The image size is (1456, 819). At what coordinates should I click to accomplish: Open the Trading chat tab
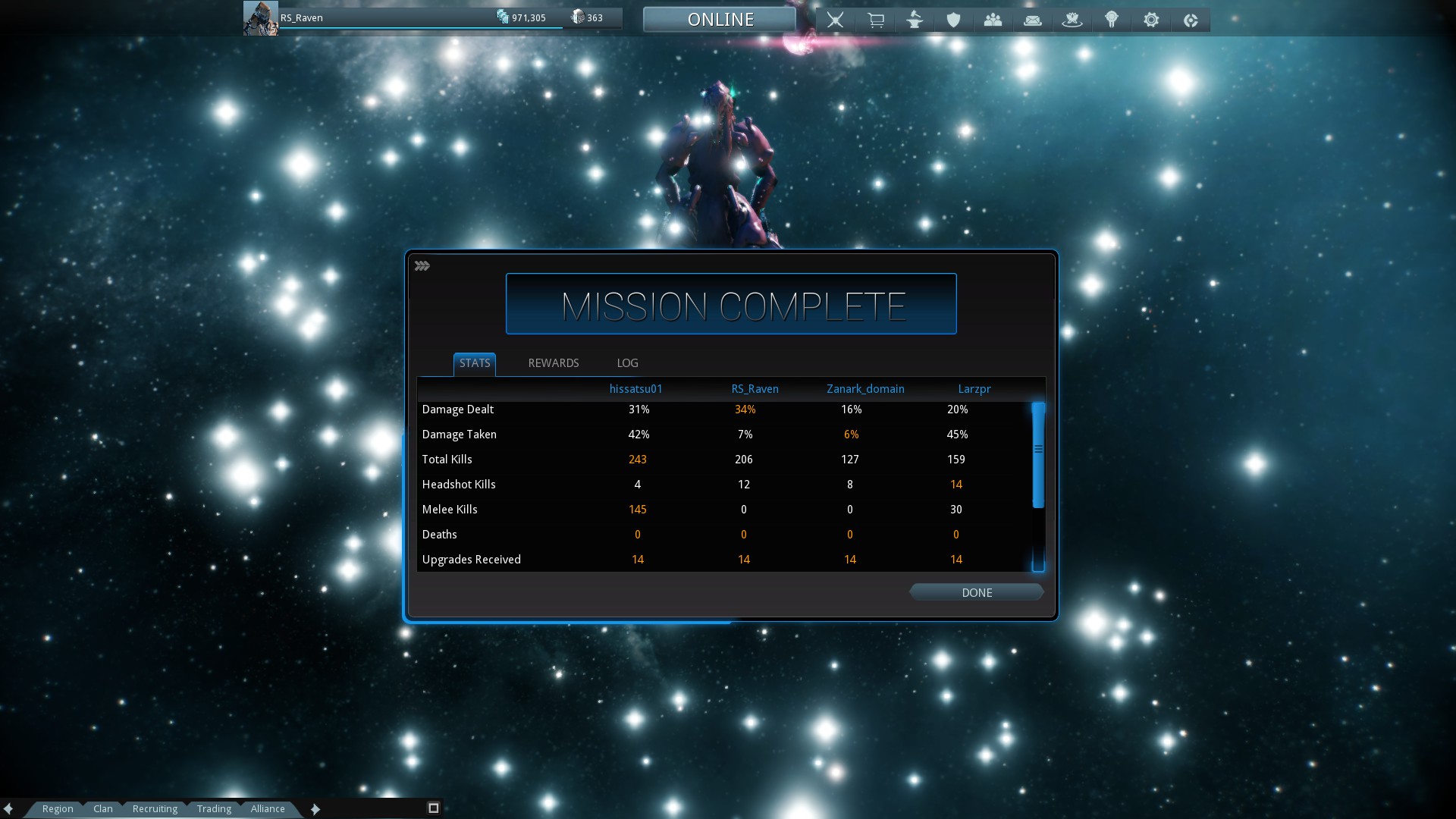pos(214,809)
